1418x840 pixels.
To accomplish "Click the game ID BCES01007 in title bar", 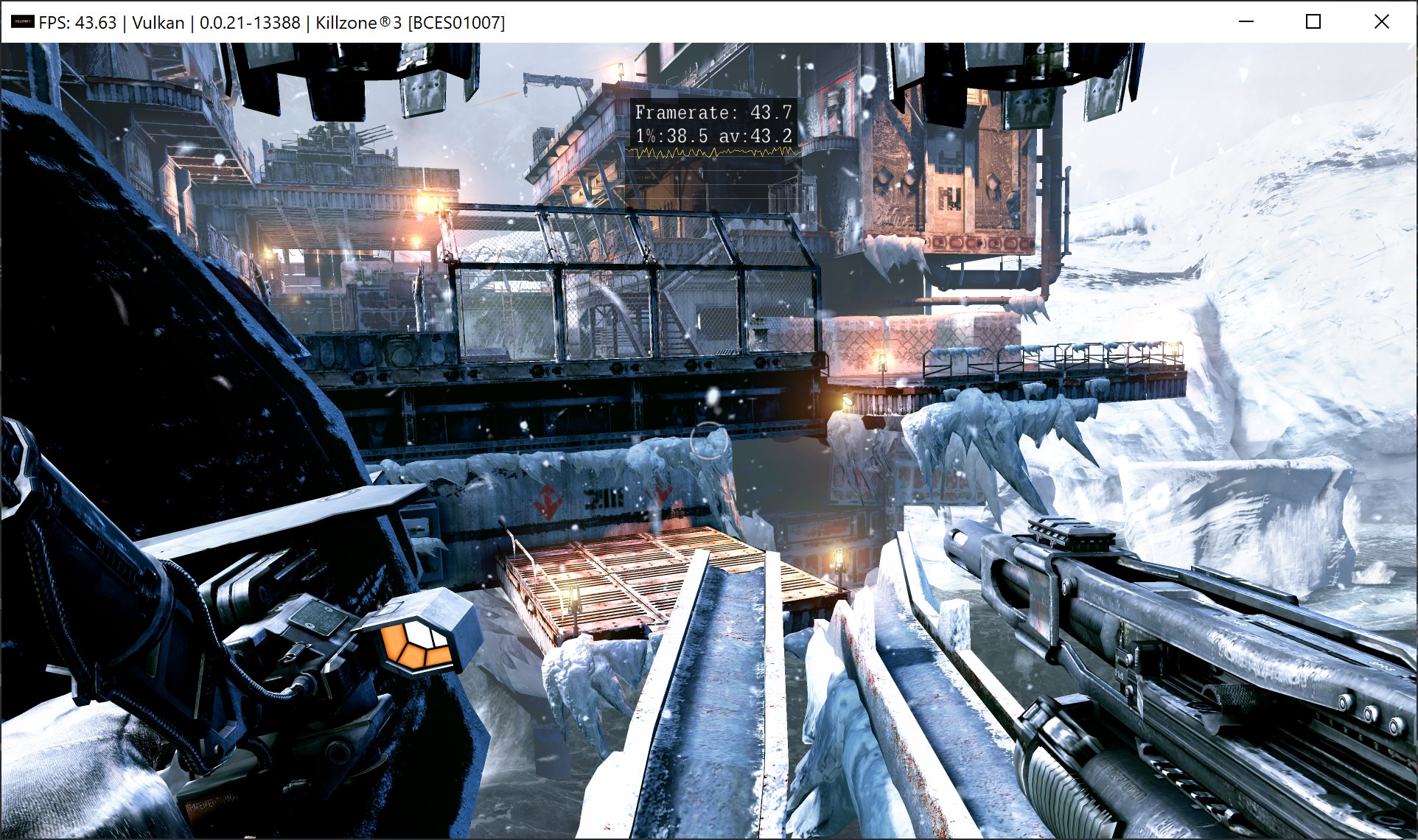I will click(457, 22).
